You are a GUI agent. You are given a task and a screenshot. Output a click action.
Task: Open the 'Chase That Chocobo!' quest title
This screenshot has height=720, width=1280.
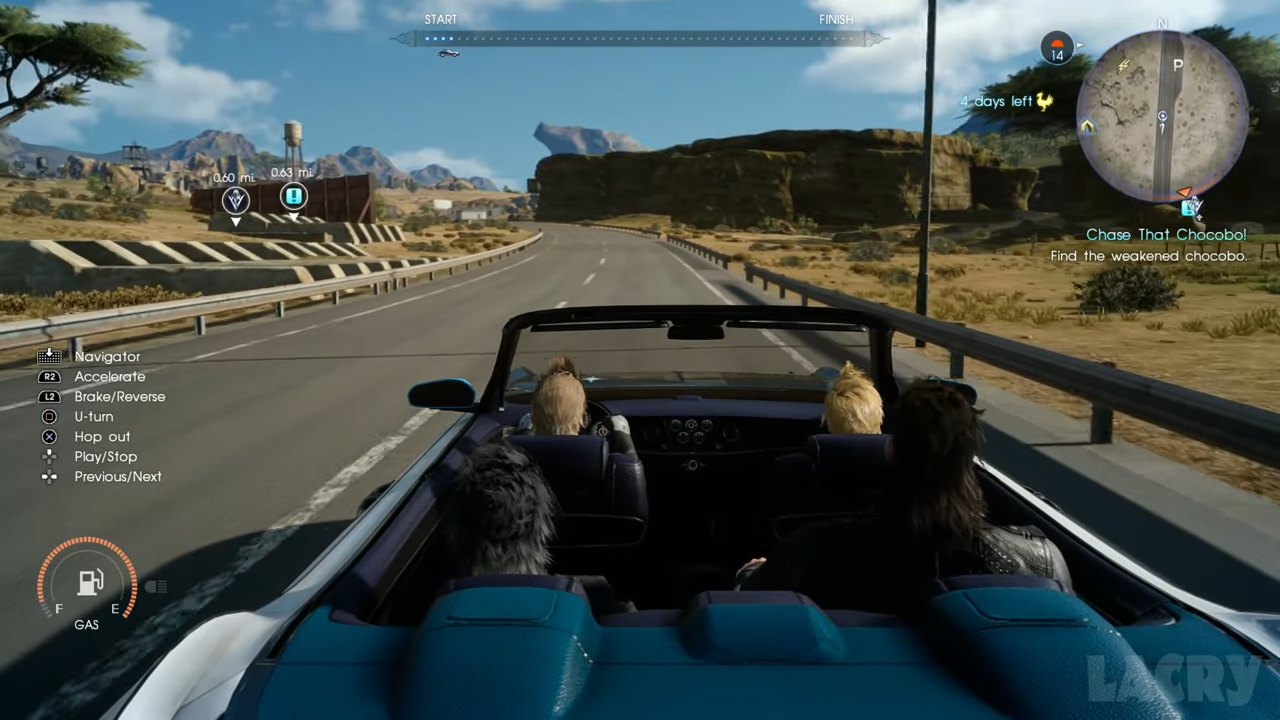[1166, 234]
